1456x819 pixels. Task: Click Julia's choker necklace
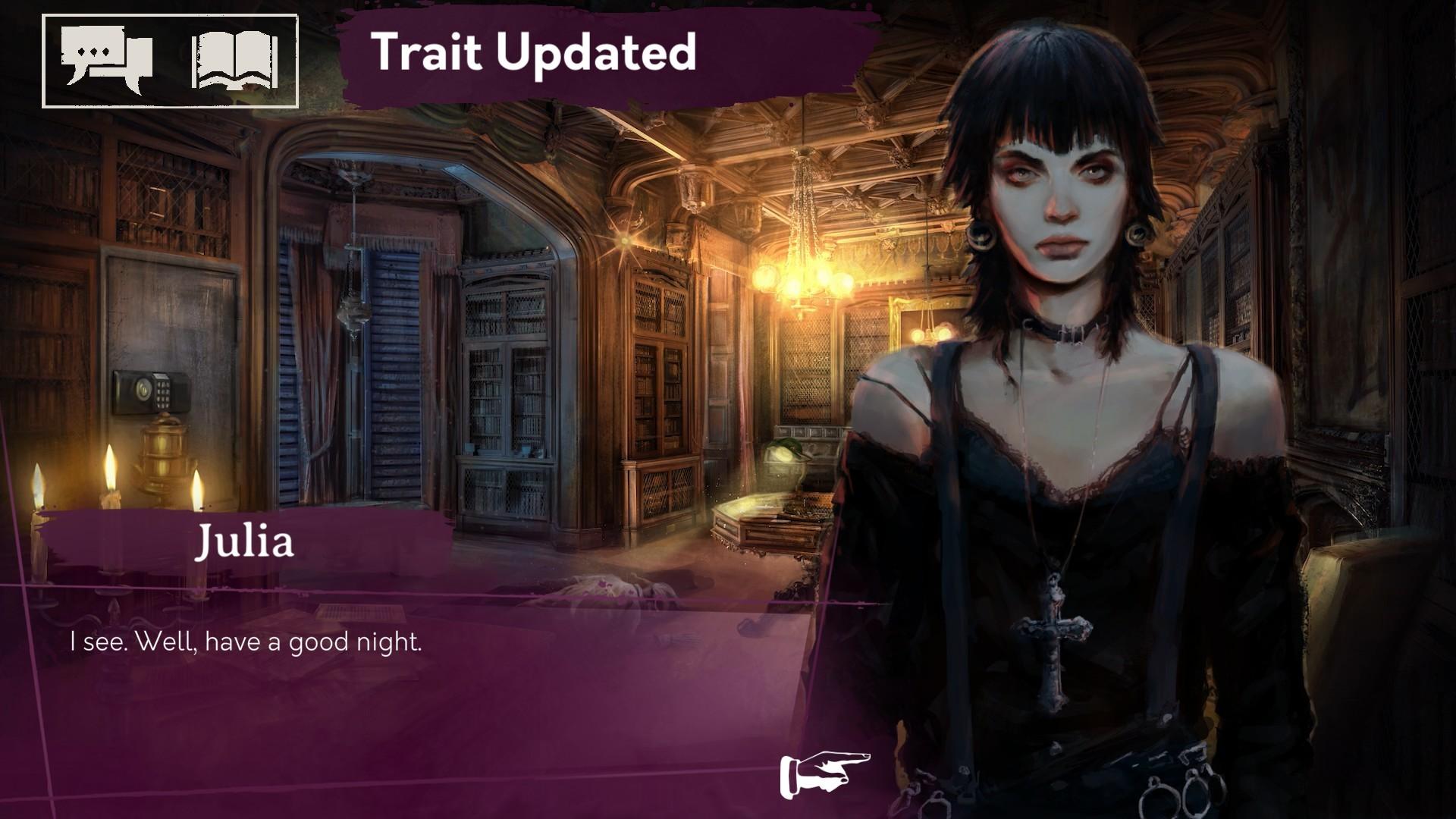(x=1068, y=332)
